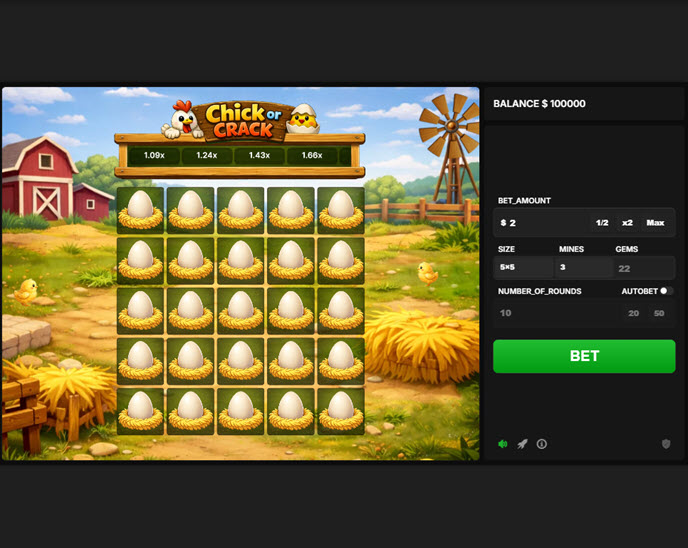The height and width of the screenshot is (548, 688).
Task: Halve the bet with the 1/2 button
Action: click(x=601, y=223)
